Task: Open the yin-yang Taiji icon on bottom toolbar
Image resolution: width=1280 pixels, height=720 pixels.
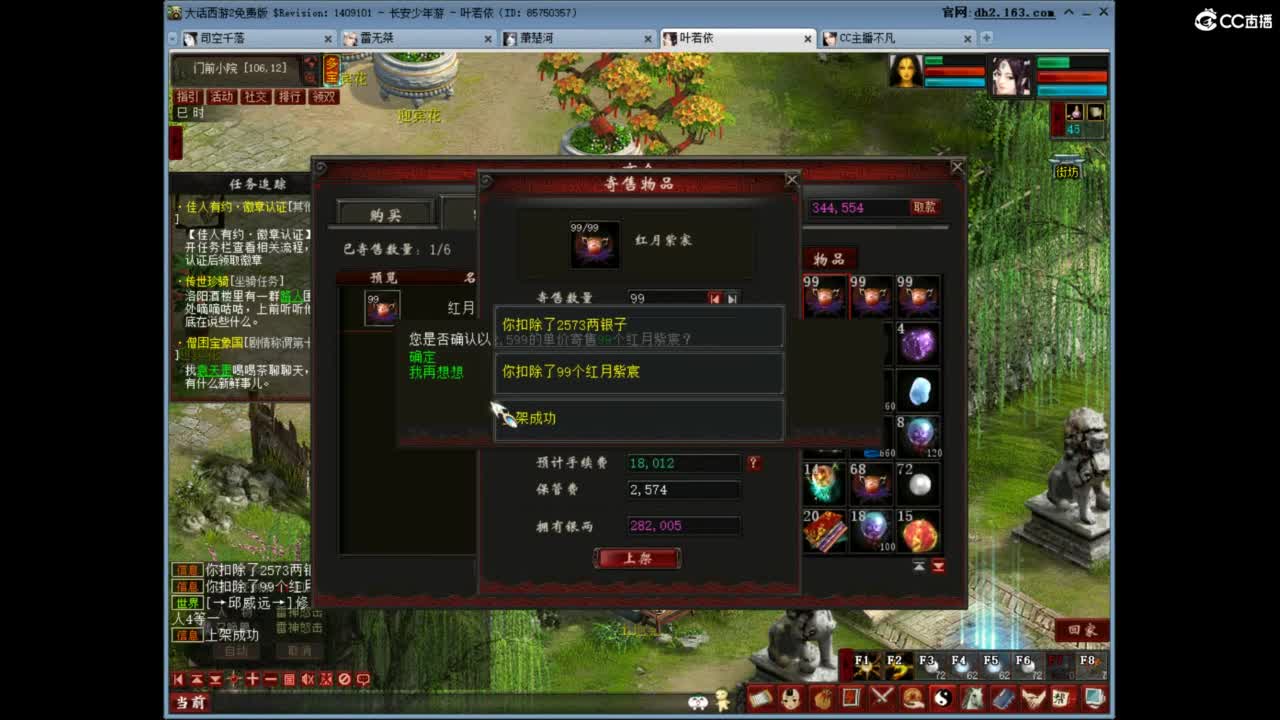Action: click(x=944, y=697)
